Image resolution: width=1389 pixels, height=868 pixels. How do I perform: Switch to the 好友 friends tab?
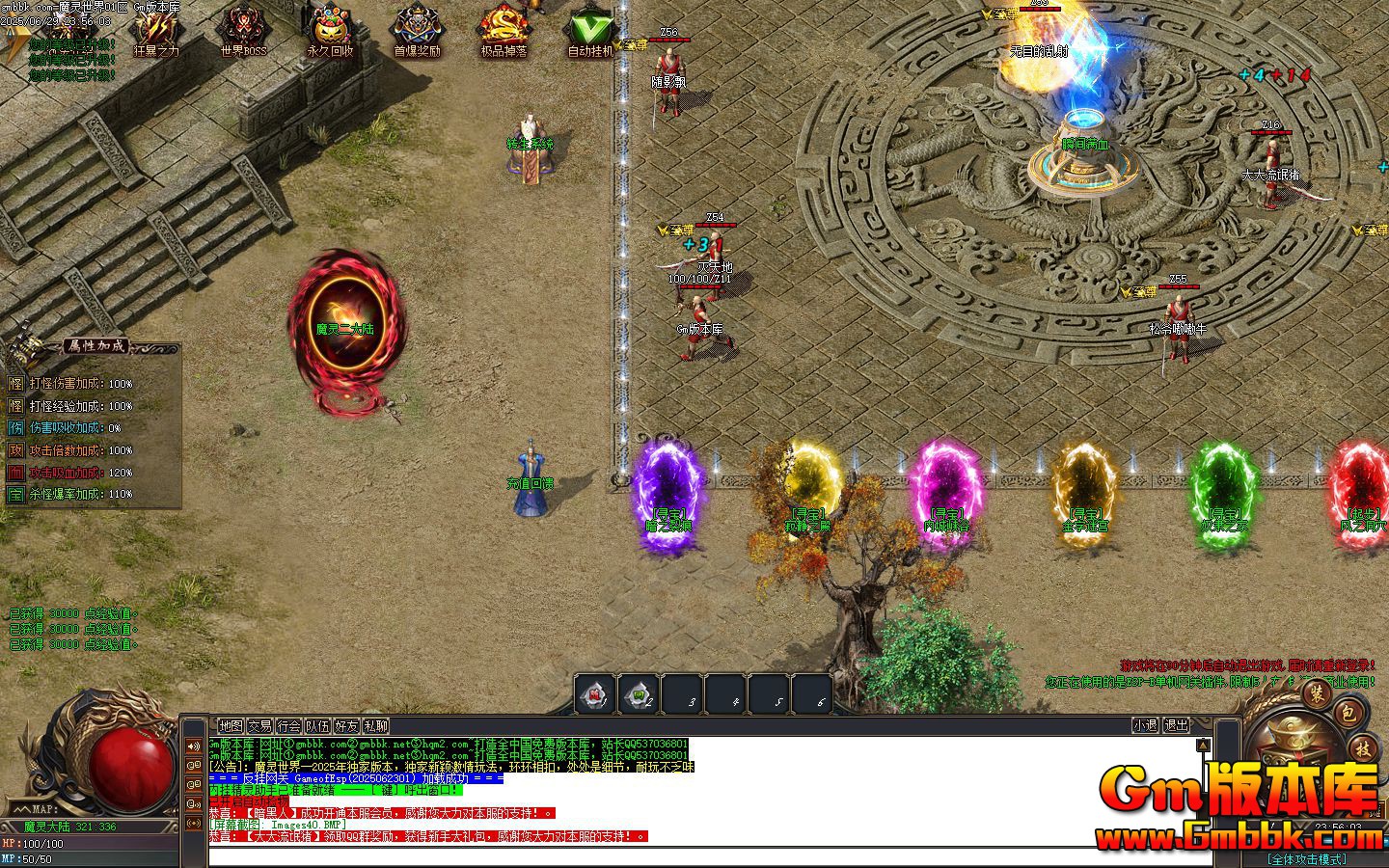coord(347,725)
